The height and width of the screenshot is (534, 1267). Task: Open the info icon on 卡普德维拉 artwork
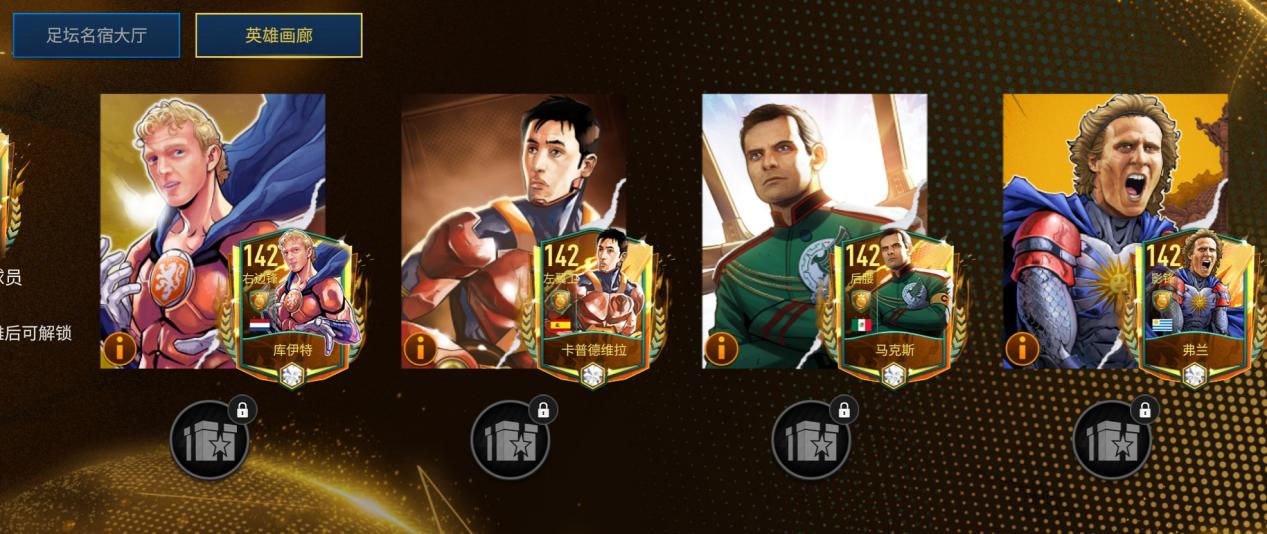point(420,349)
